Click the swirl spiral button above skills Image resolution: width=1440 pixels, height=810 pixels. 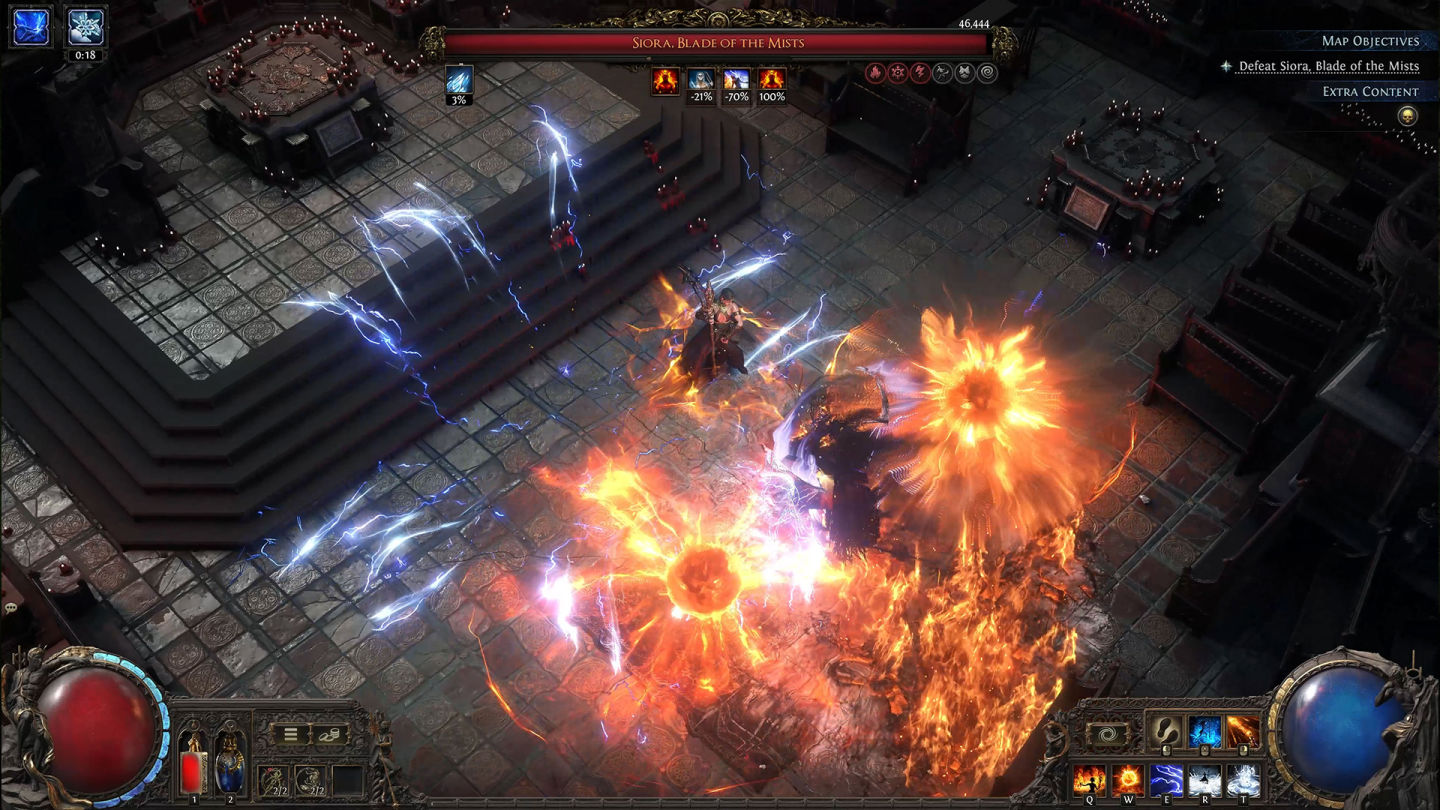click(1106, 733)
